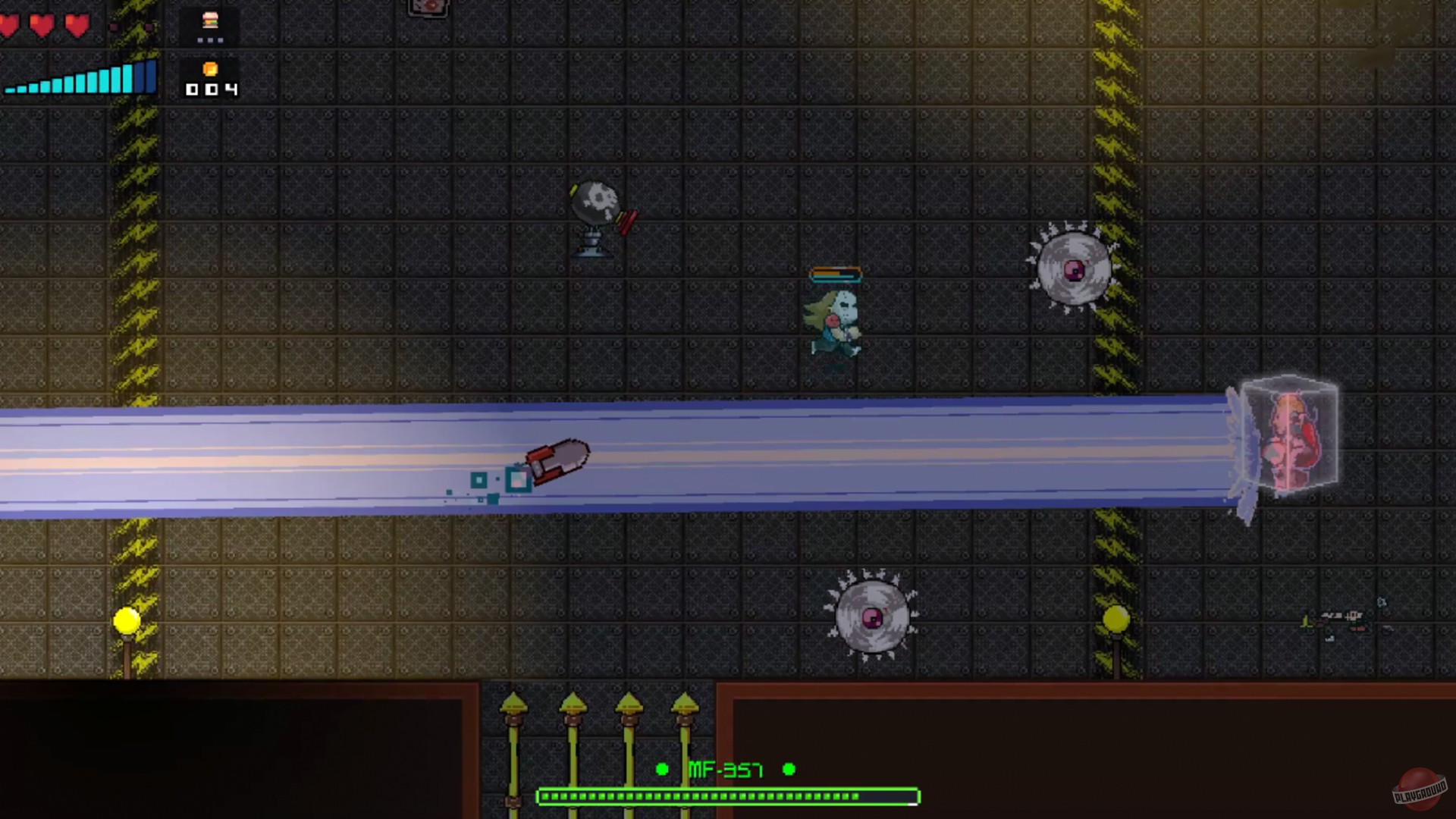1456x819 pixels.
Task: Click the green dot left of MF-357
Action: (x=663, y=770)
